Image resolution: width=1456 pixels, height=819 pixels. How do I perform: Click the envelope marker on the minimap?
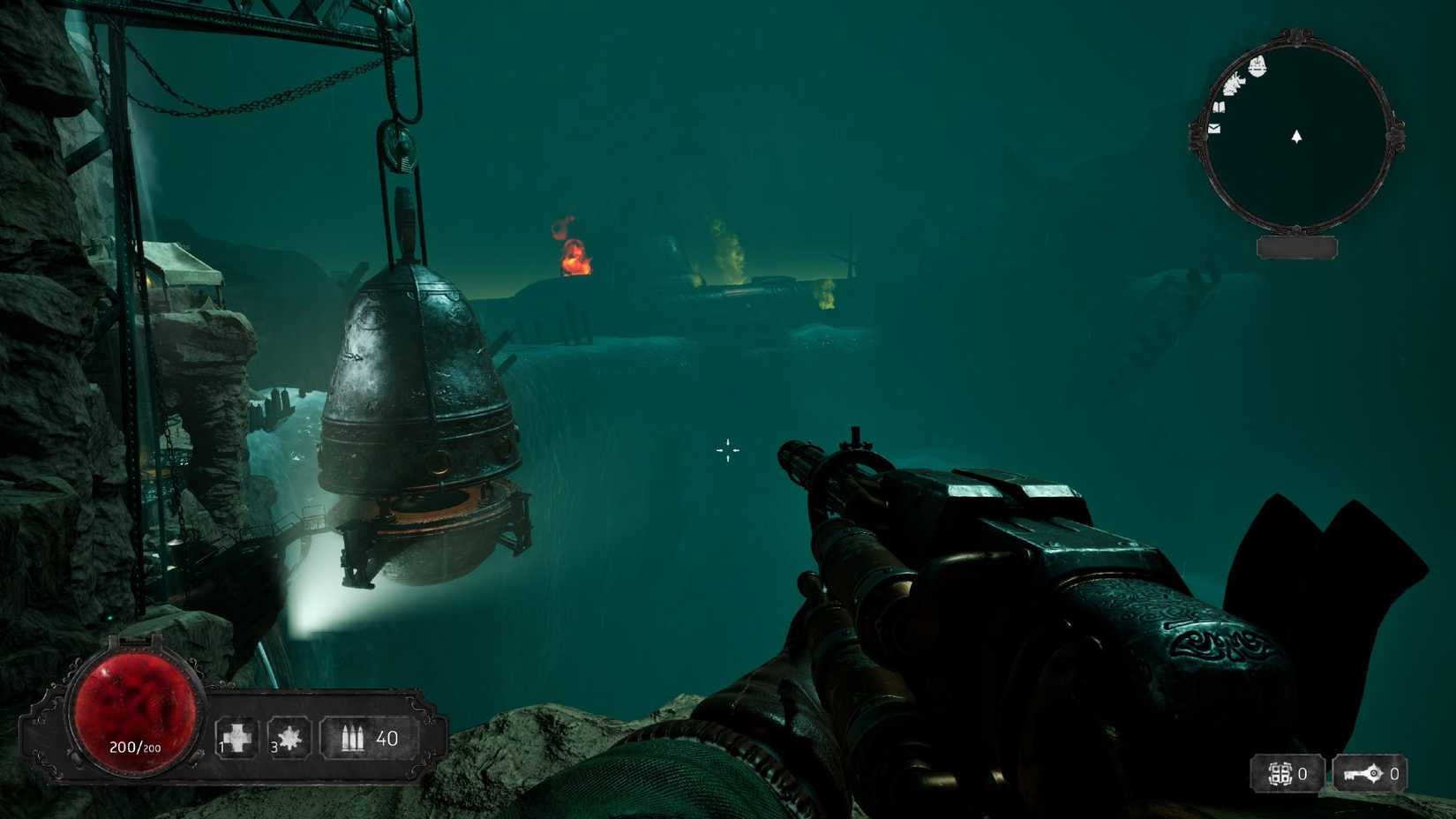(1213, 130)
